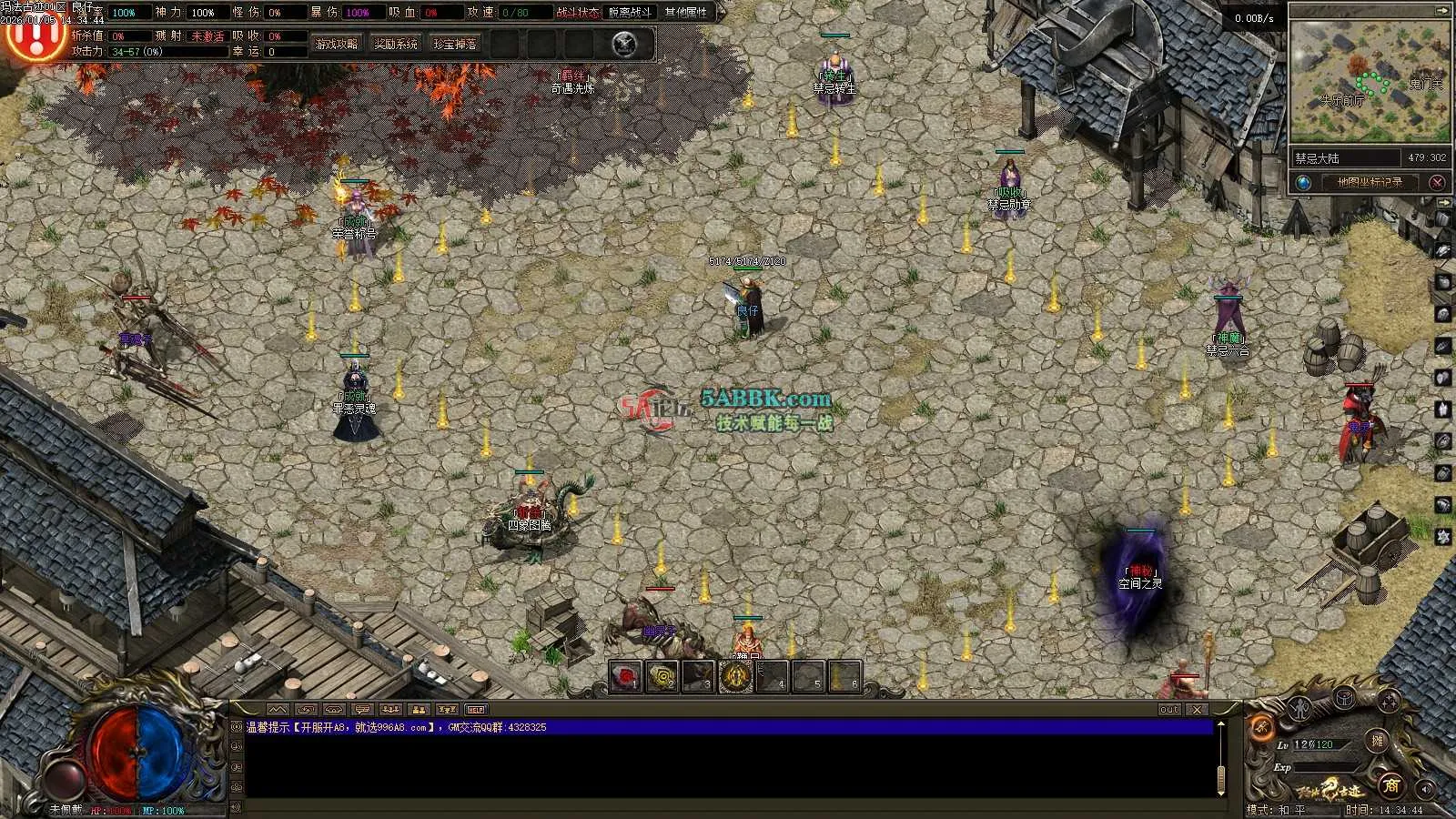Click the round compass icon in top bar
This screenshot has width=1456, height=819.
point(624,44)
